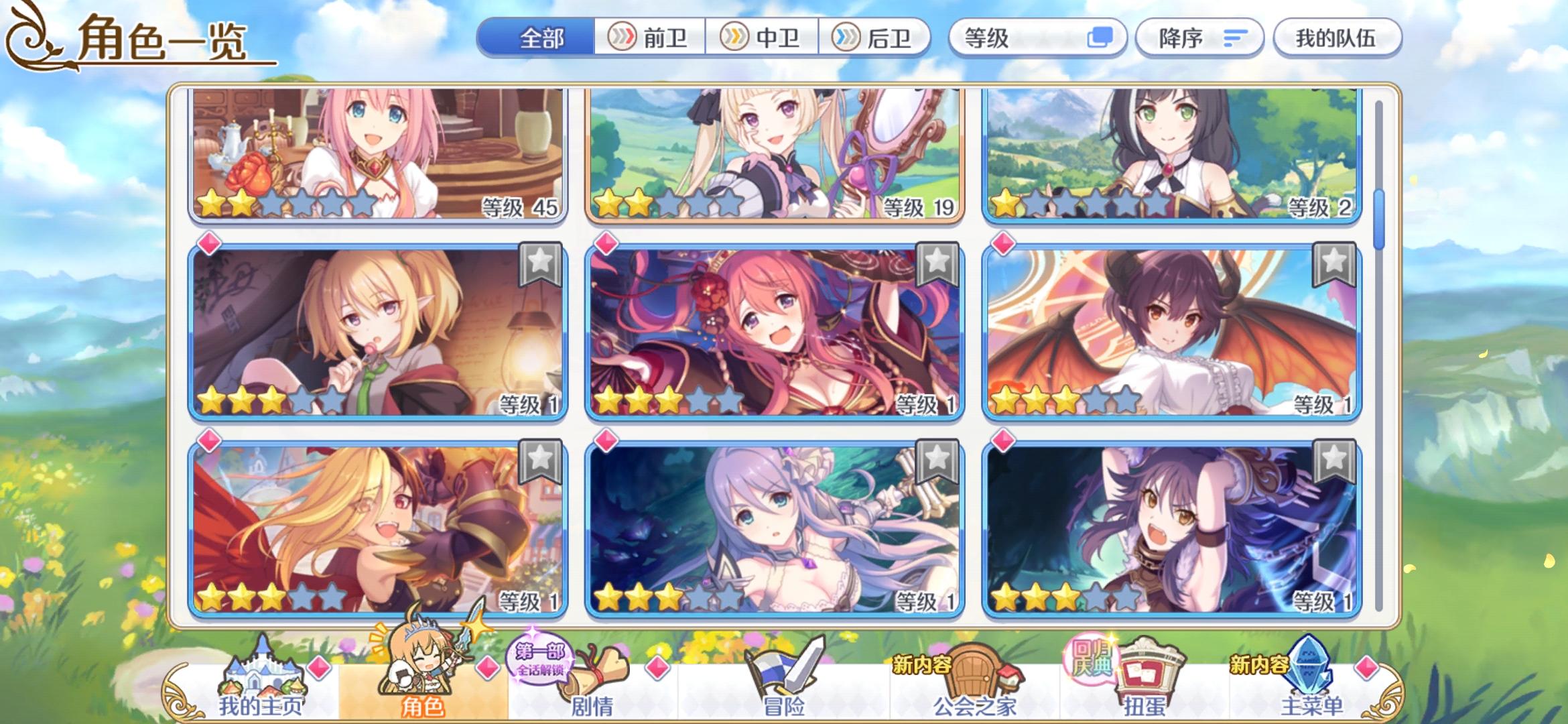Open 我的队伍 team list

pyautogui.click(x=1337, y=38)
